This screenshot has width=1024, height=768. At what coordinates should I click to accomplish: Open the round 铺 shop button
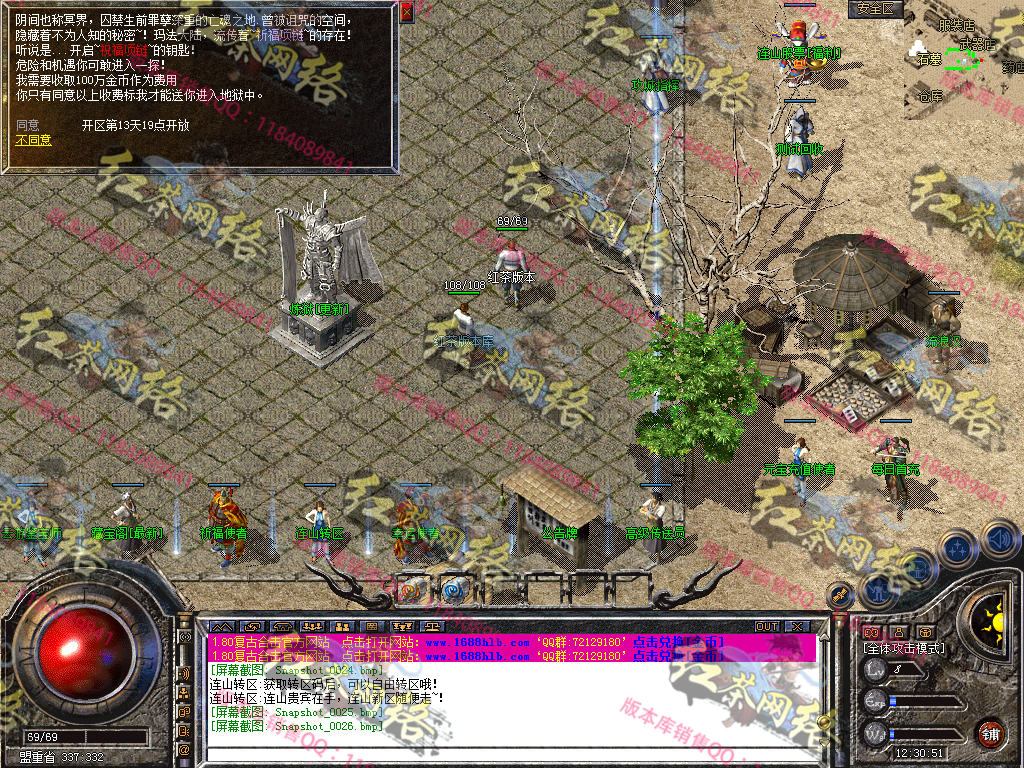990,732
